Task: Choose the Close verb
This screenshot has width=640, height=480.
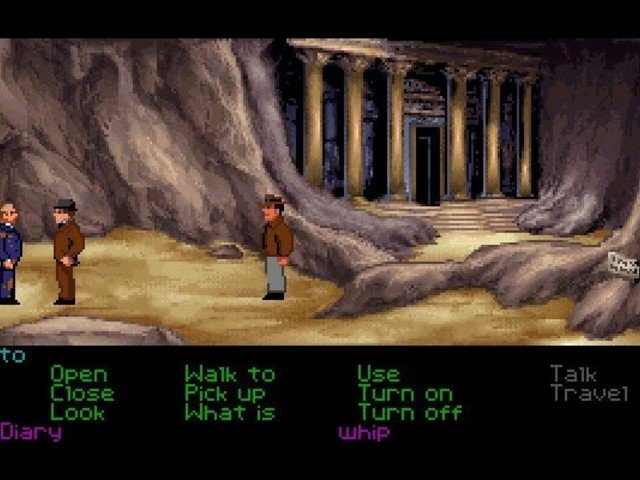Action: tap(82, 393)
